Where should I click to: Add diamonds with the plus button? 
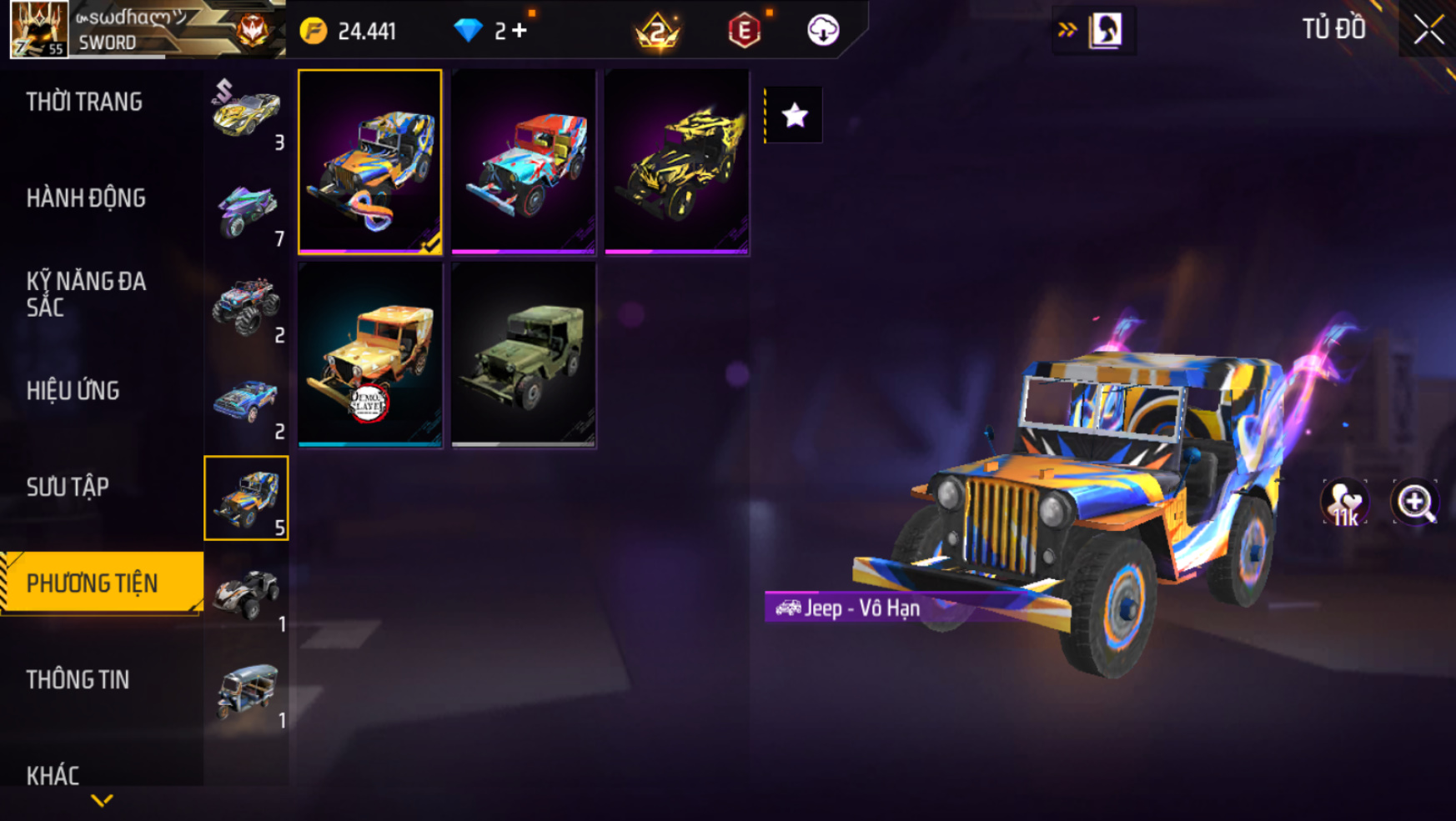(520, 31)
